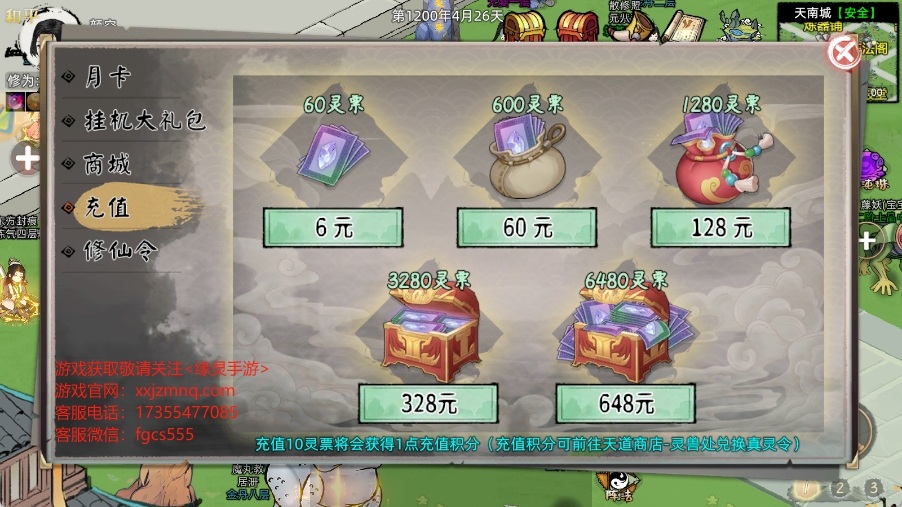Select the 充值 recharge tab
Viewport: 902px width, 507px height.
coord(108,207)
